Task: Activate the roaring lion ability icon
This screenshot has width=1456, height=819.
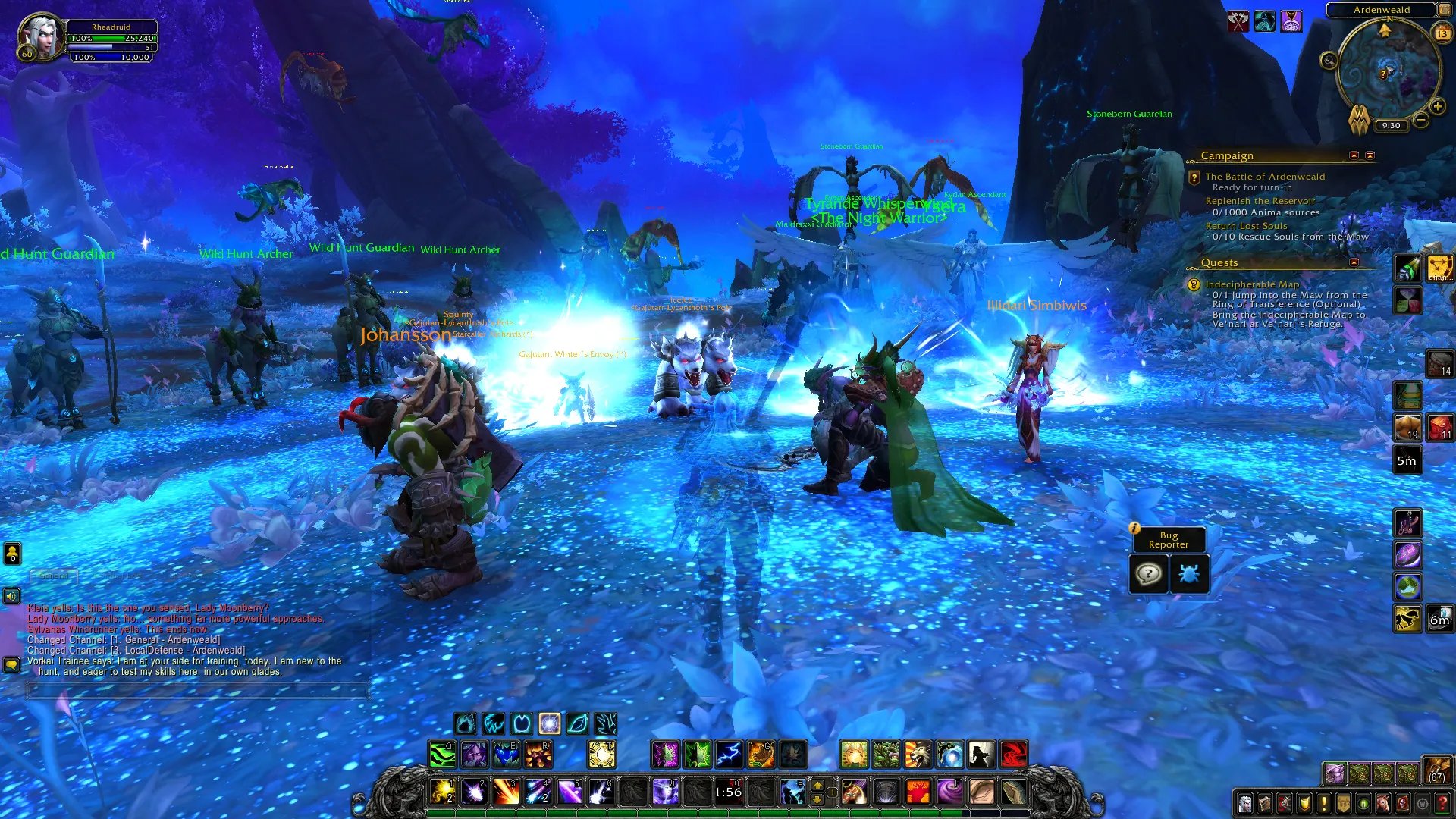Action: (x=917, y=755)
